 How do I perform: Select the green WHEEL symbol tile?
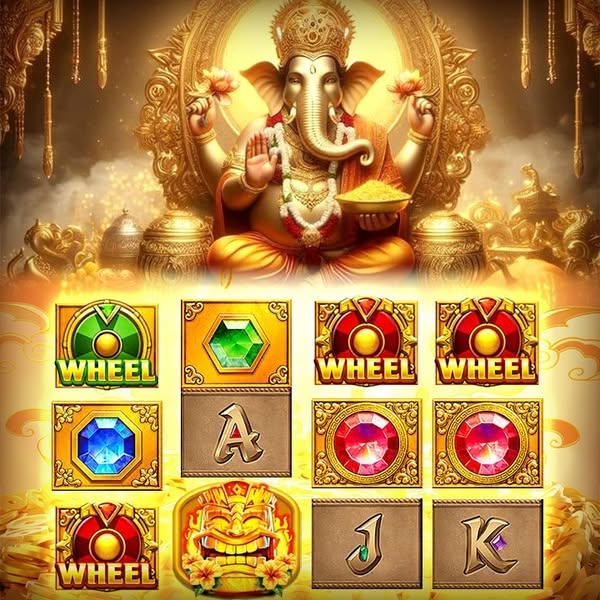pos(106,346)
